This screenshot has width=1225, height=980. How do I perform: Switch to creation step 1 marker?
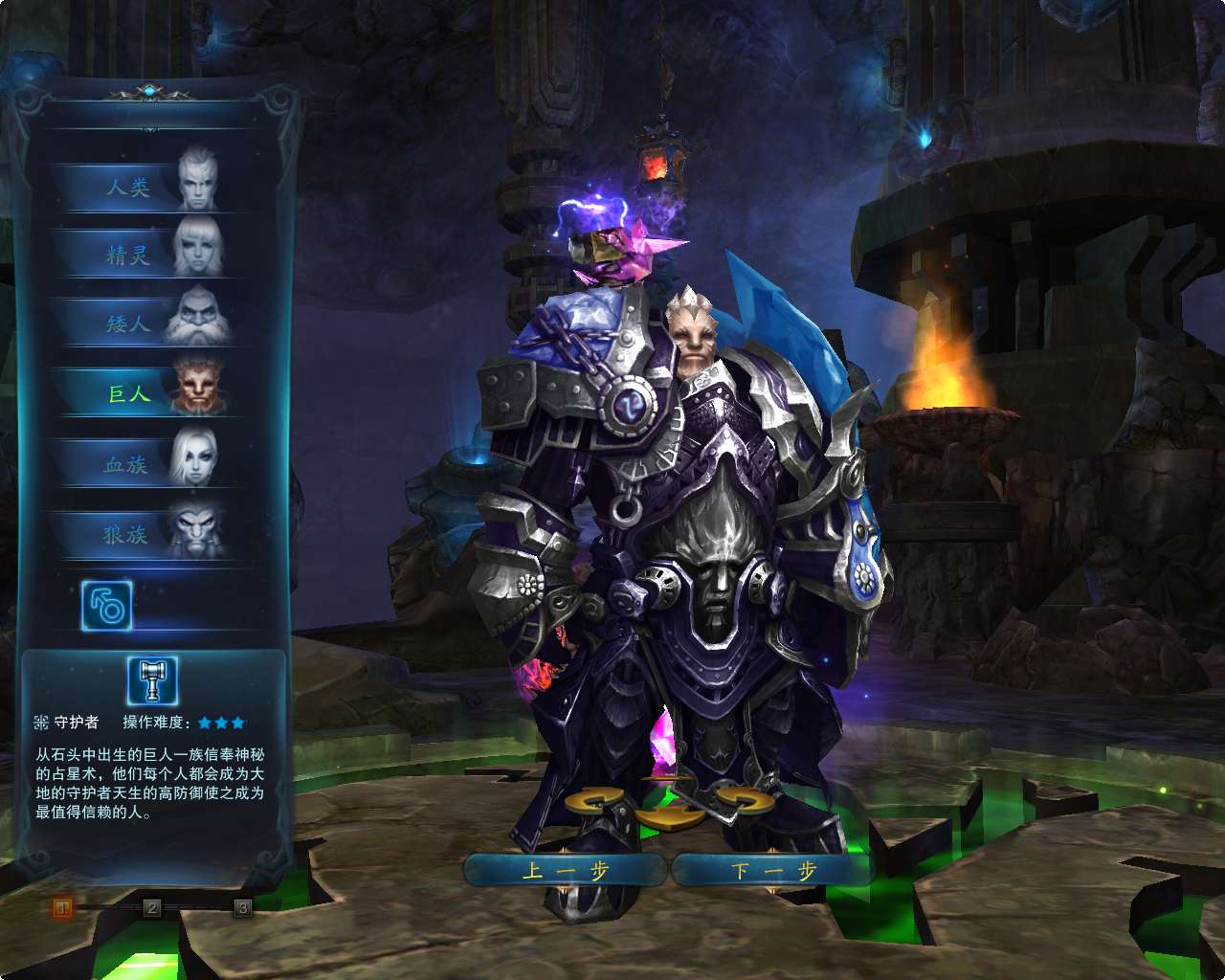[x=62, y=906]
